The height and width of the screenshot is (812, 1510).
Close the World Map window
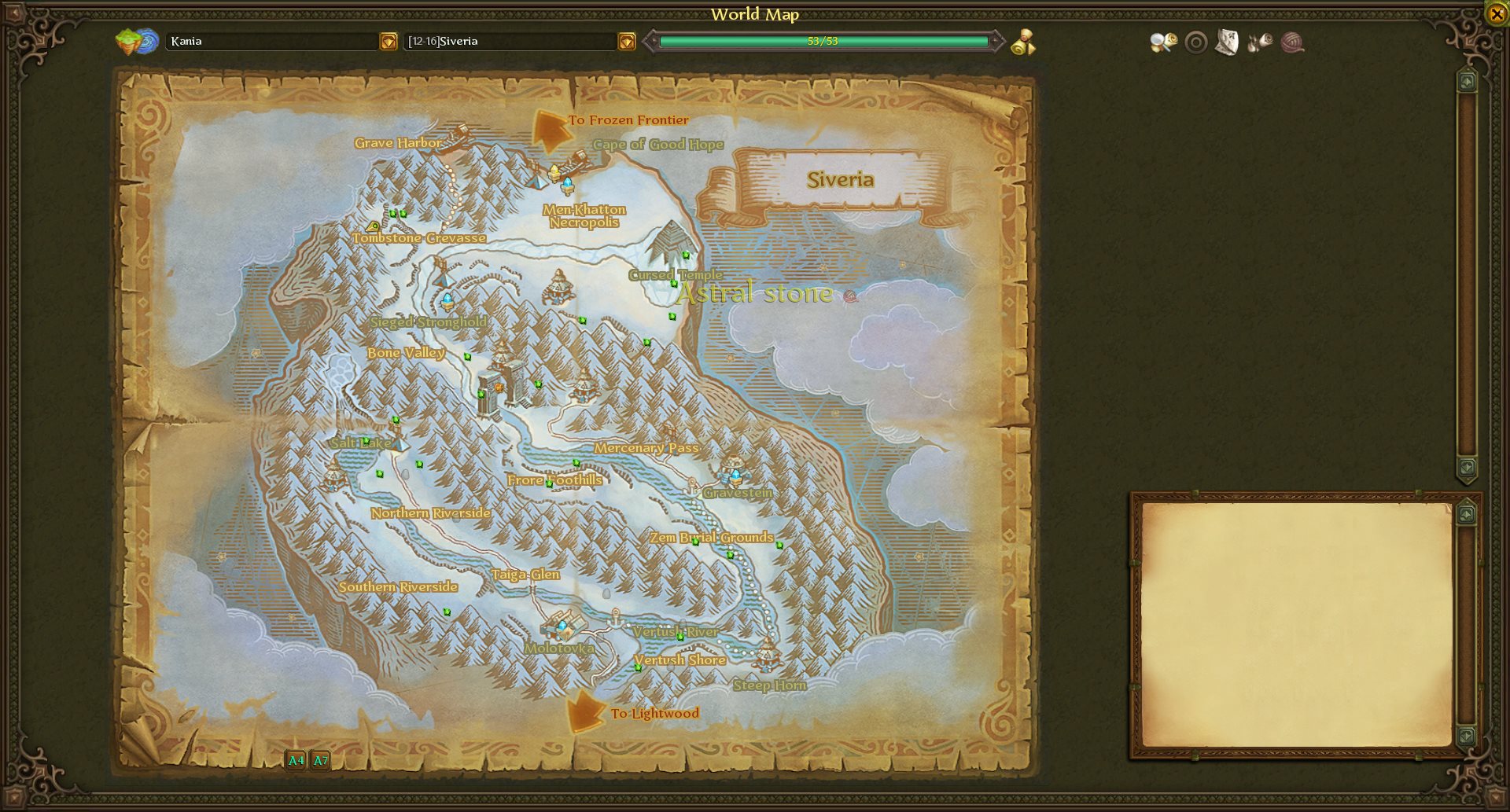[x=1497, y=13]
